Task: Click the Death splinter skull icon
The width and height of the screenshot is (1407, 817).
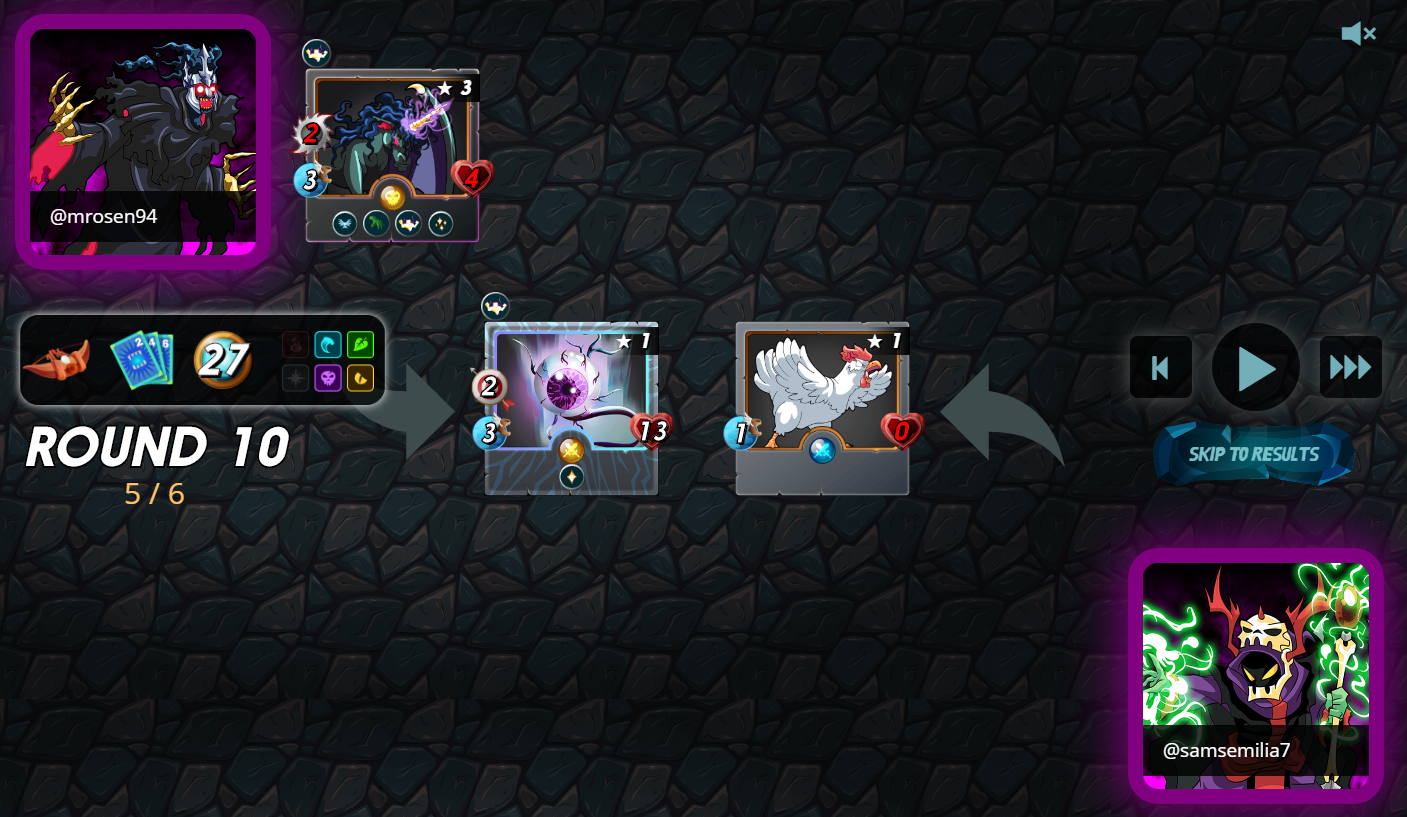Action: (328, 378)
